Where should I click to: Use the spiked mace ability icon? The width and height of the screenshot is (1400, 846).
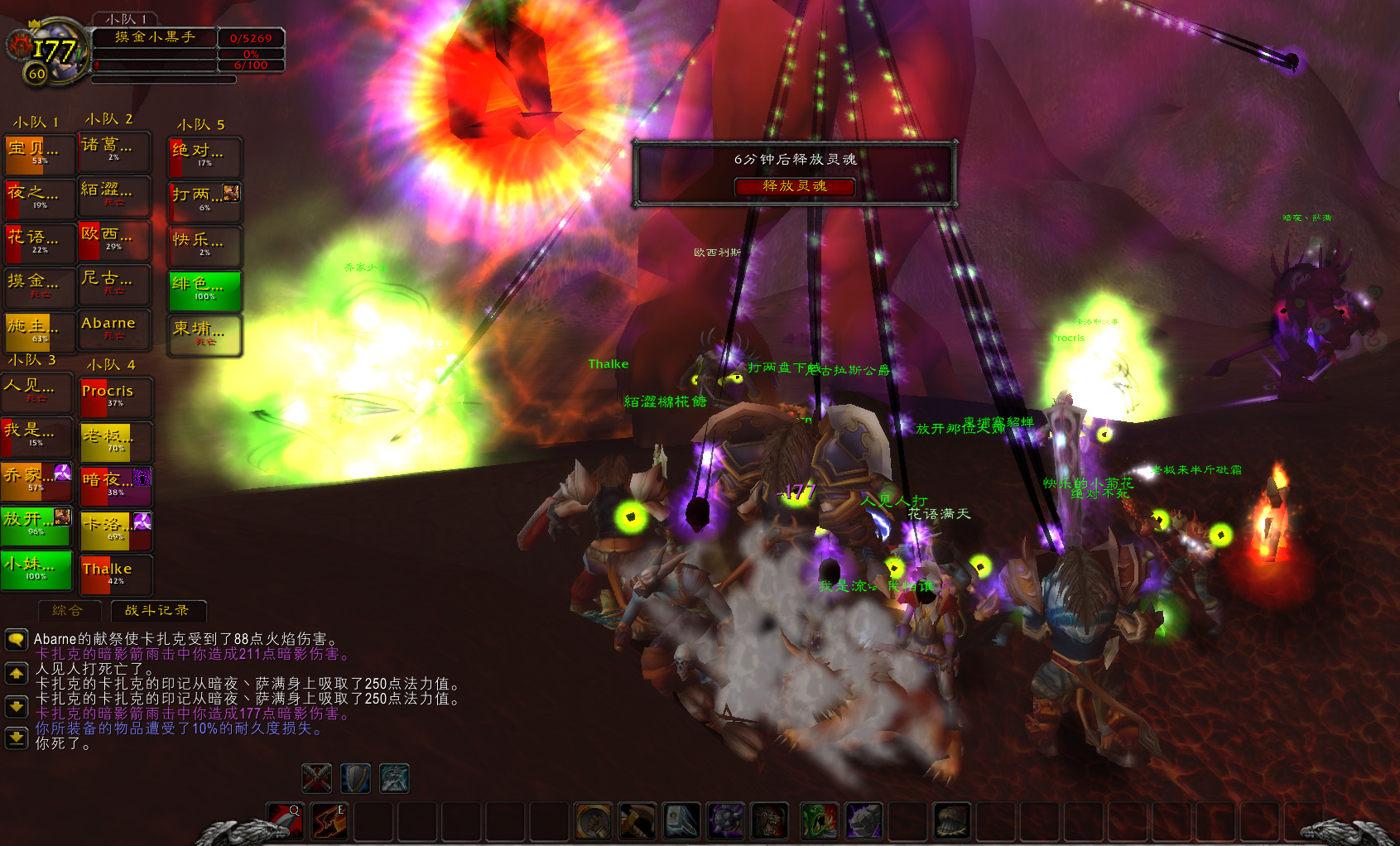tap(725, 821)
